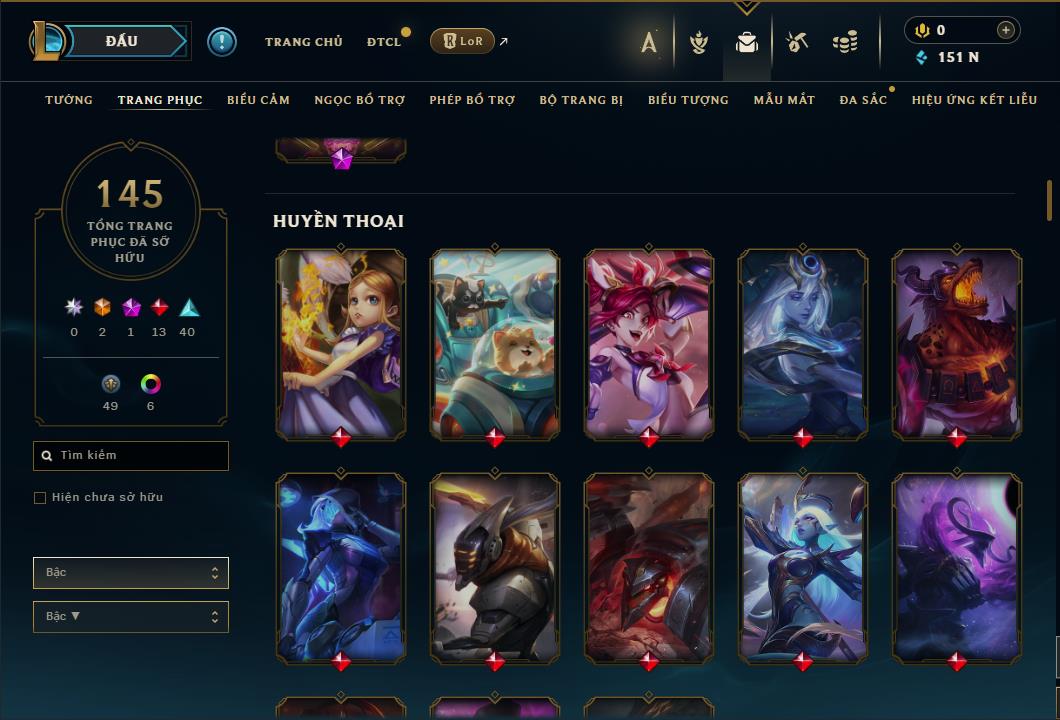Image resolution: width=1060 pixels, height=720 pixels.
Task: Toggle the Hiện chưa sở hữu checkbox
Action: click(40, 498)
